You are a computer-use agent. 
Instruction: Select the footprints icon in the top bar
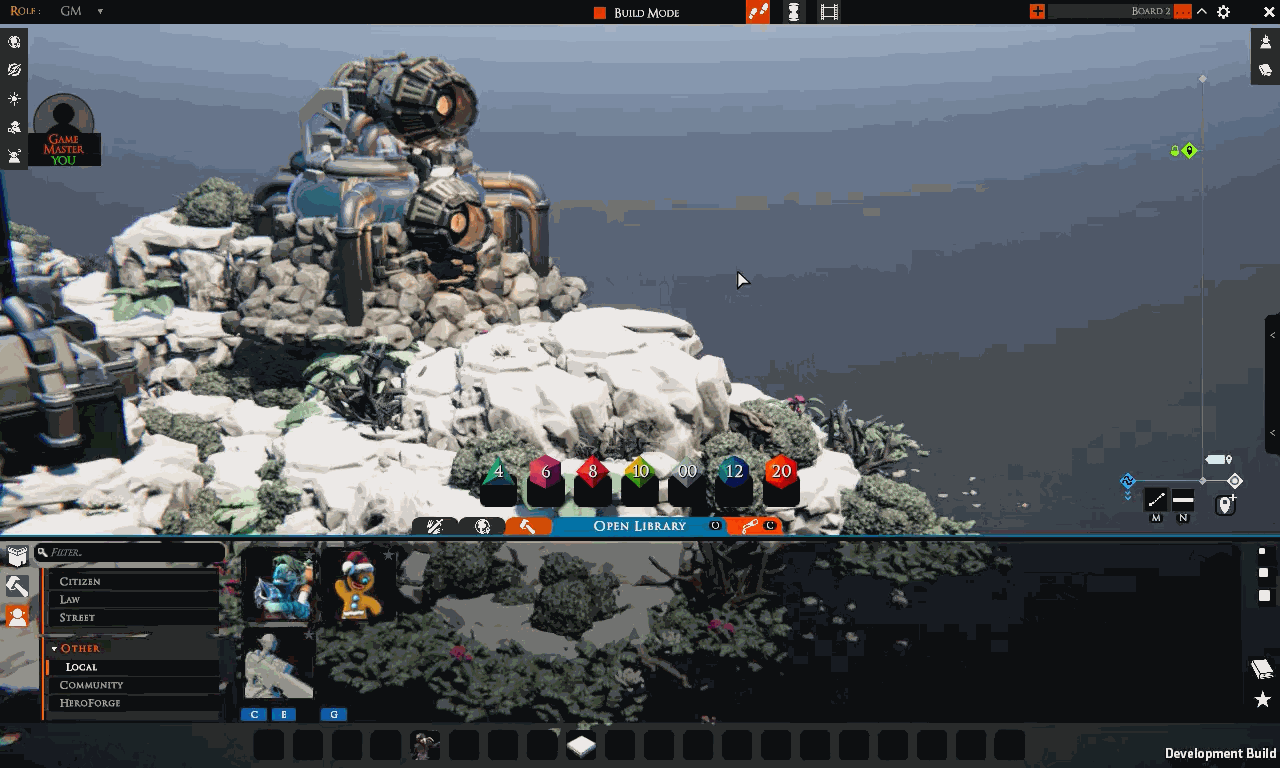(x=758, y=12)
